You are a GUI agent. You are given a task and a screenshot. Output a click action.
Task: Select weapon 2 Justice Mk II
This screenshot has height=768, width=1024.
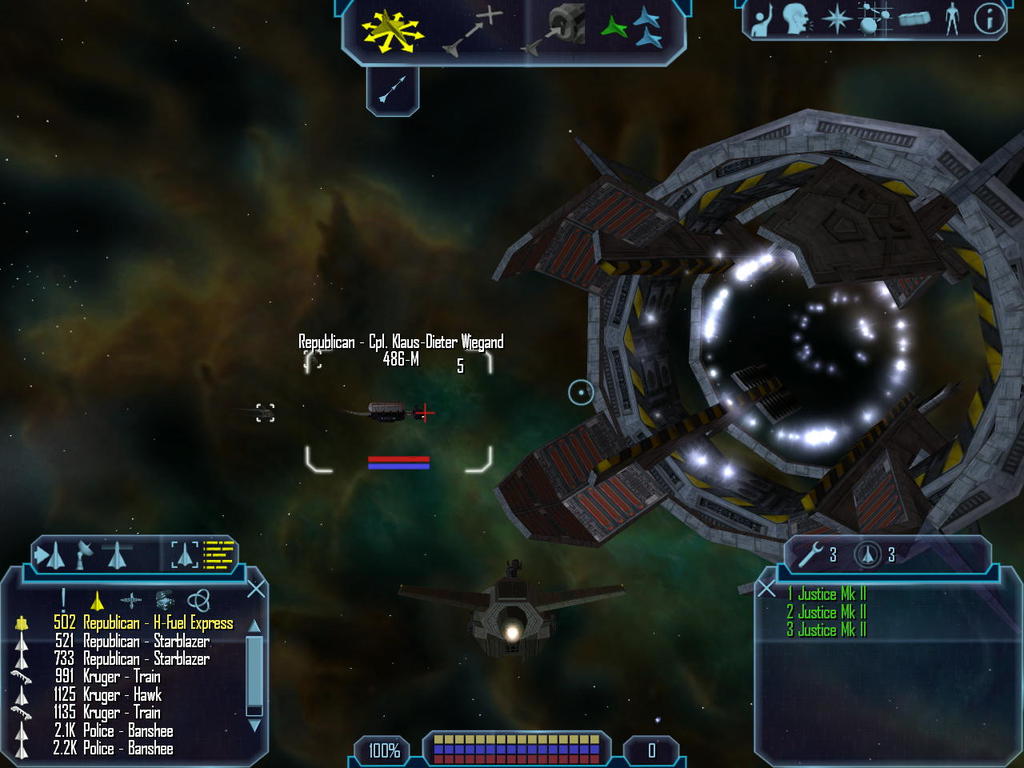[826, 612]
